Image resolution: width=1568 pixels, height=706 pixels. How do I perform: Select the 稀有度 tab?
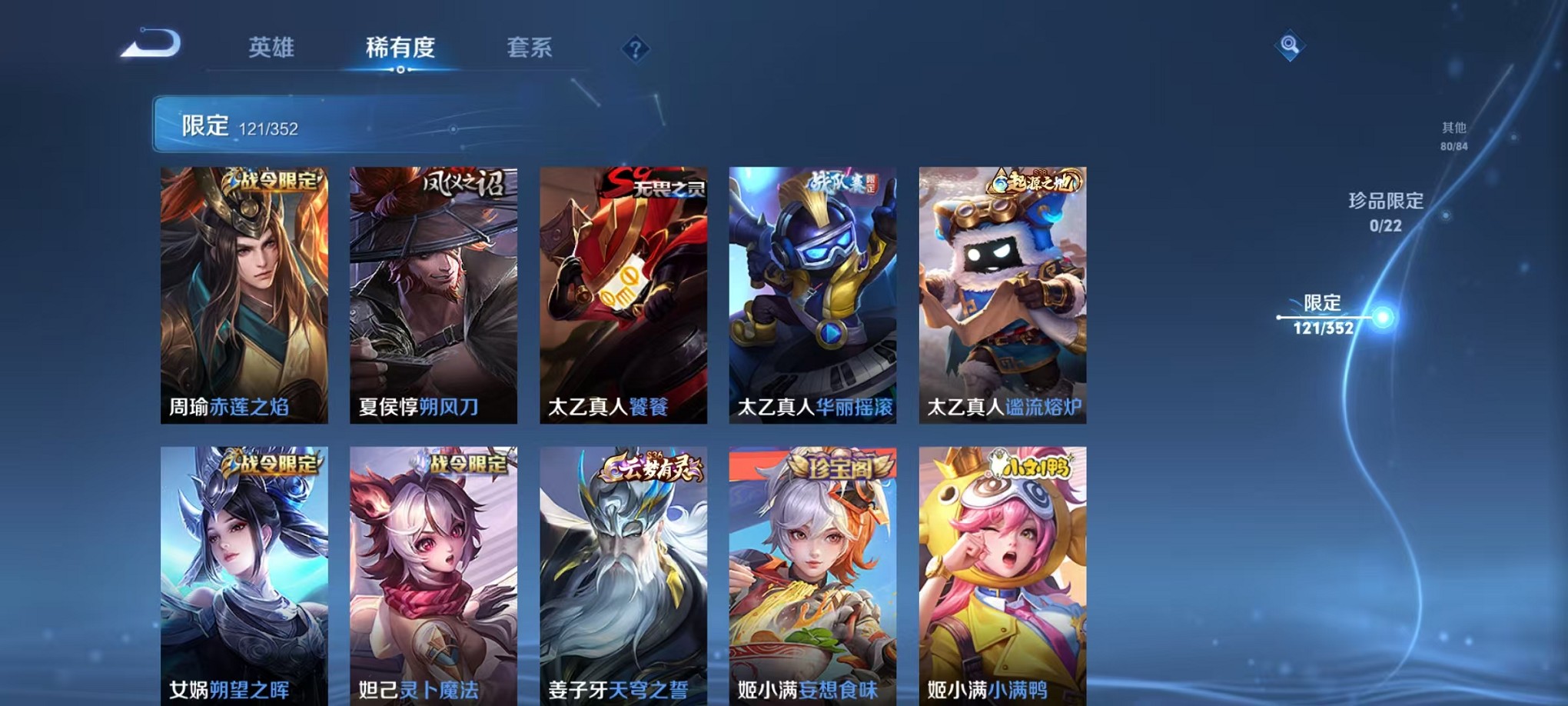coord(400,48)
